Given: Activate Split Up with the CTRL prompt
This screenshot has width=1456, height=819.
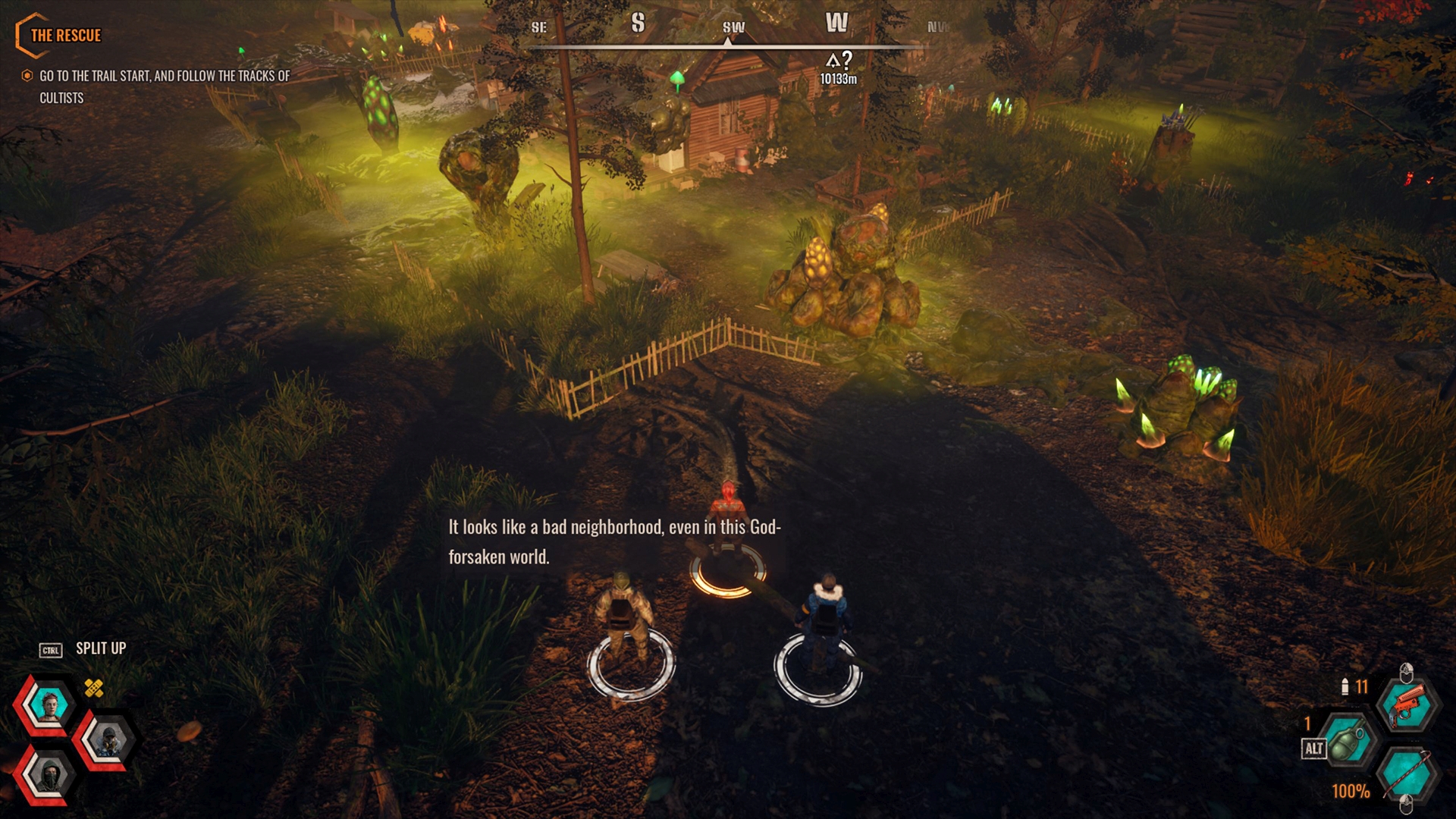Looking at the screenshot, I should (x=49, y=649).
